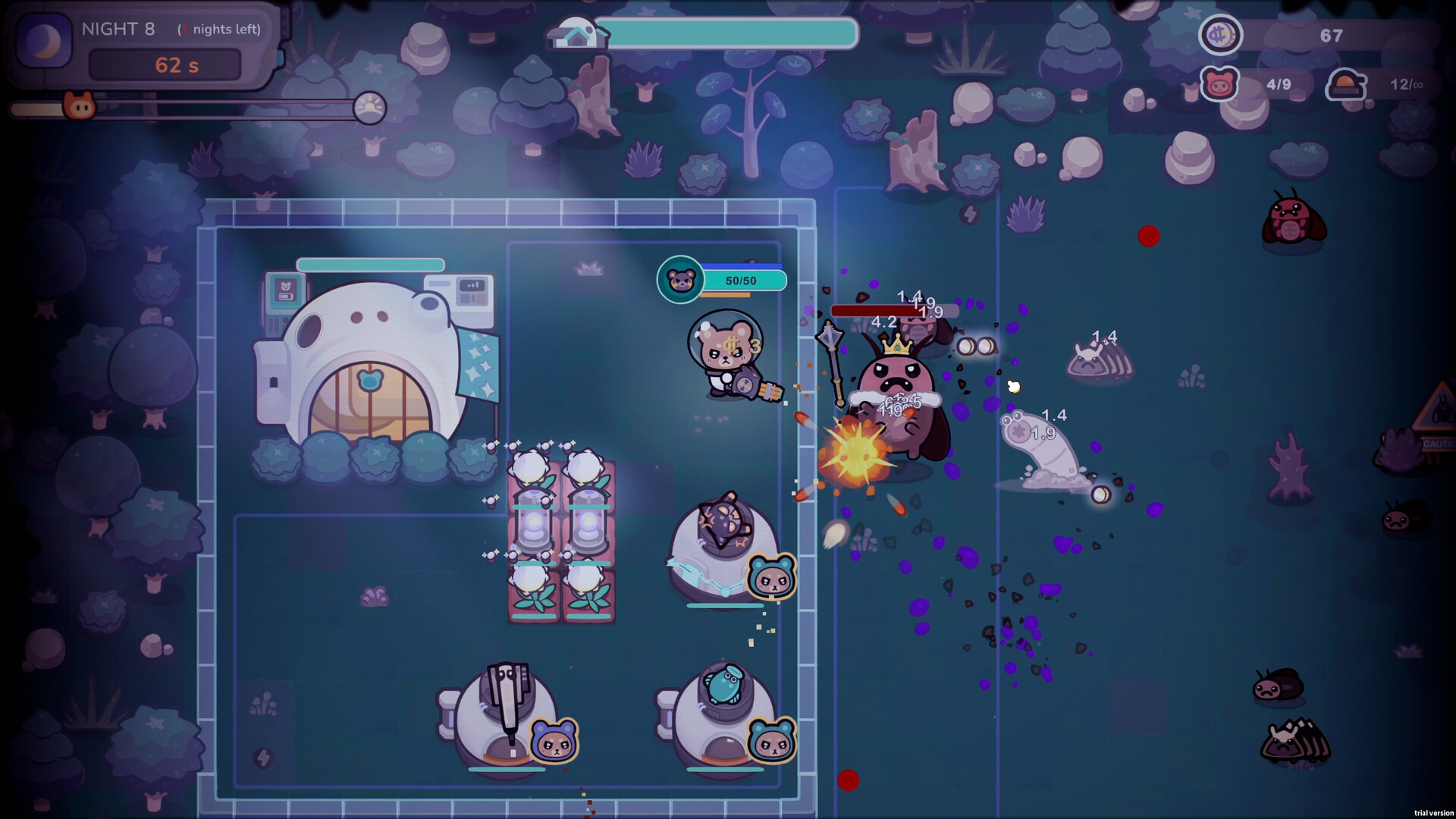The height and width of the screenshot is (819, 1456).
Task: Click the bear portrait beside the 50/50 health bar
Action: 681,279
